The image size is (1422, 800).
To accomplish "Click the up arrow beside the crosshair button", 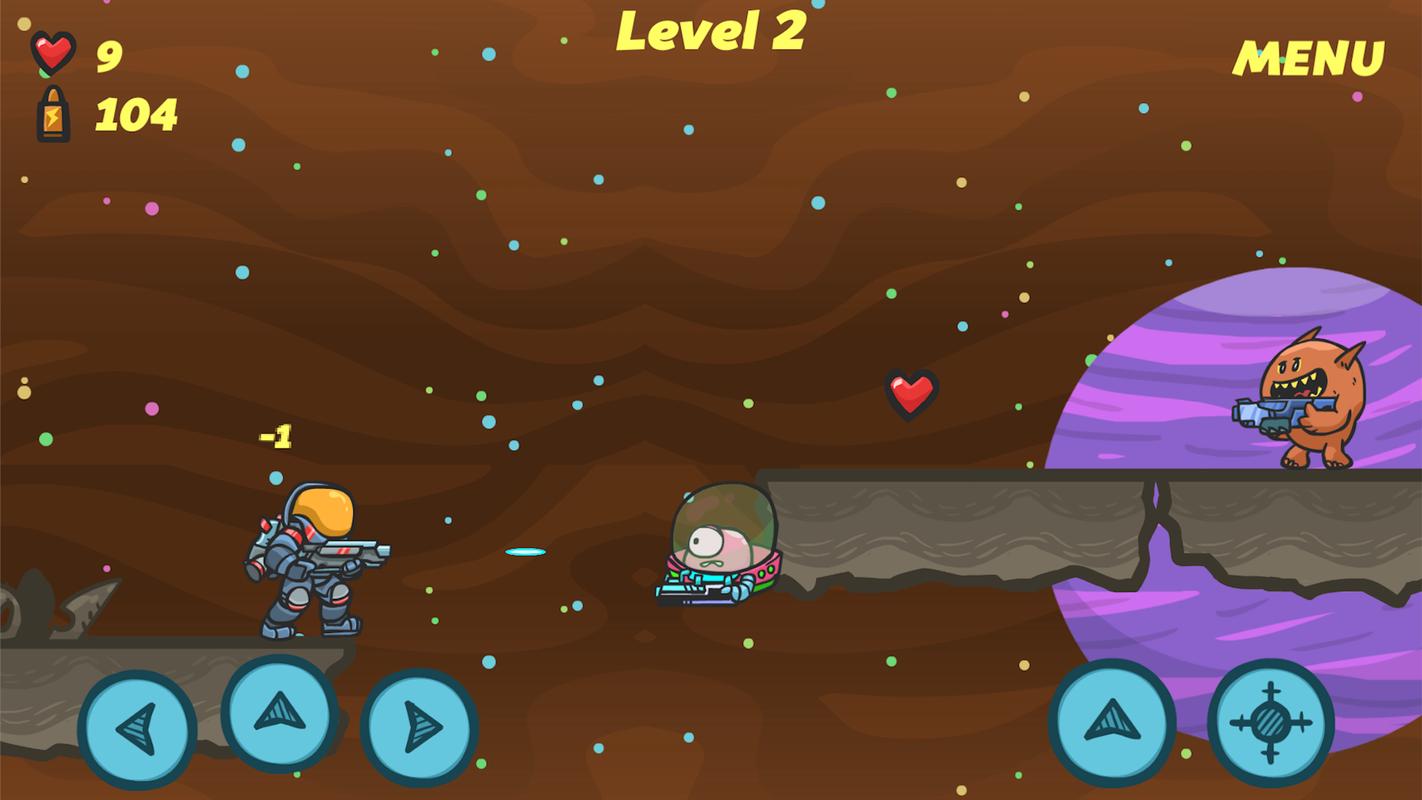I will [x=1111, y=722].
